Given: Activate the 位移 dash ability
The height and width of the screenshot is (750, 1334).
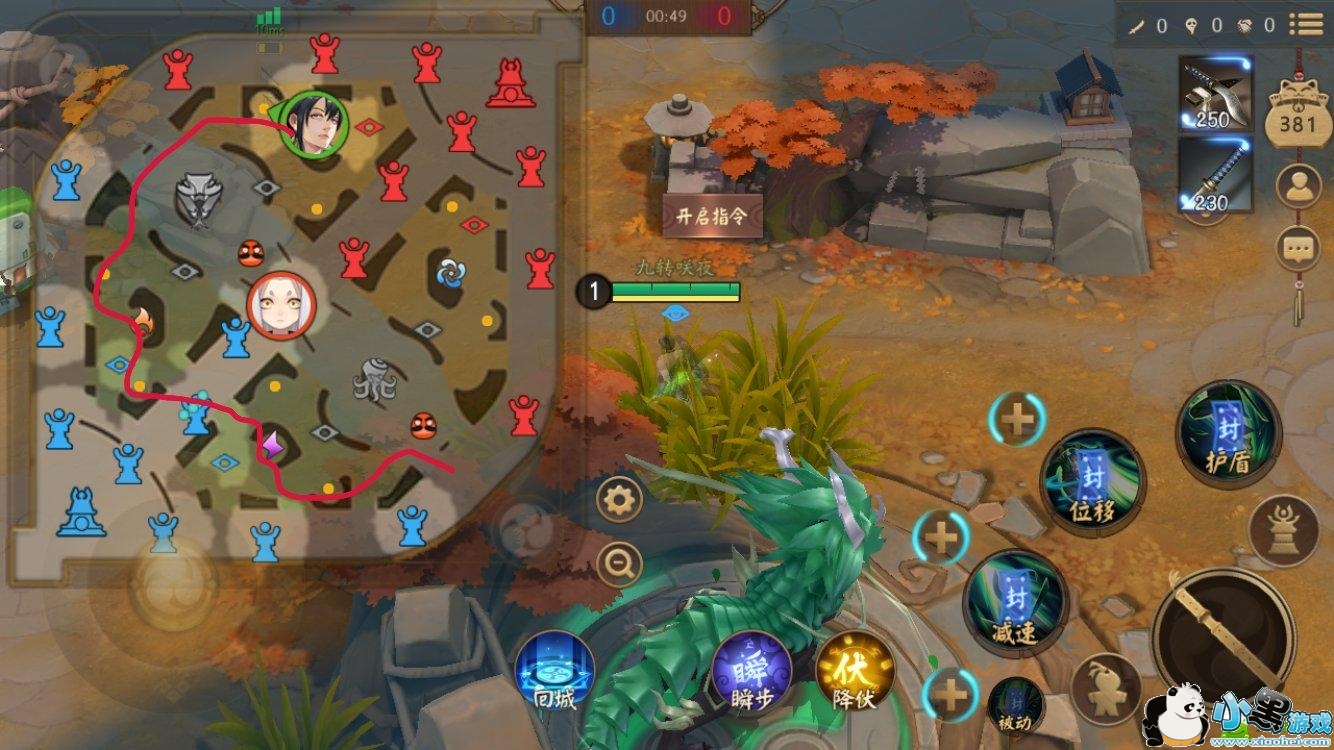Looking at the screenshot, I should point(1093,482).
